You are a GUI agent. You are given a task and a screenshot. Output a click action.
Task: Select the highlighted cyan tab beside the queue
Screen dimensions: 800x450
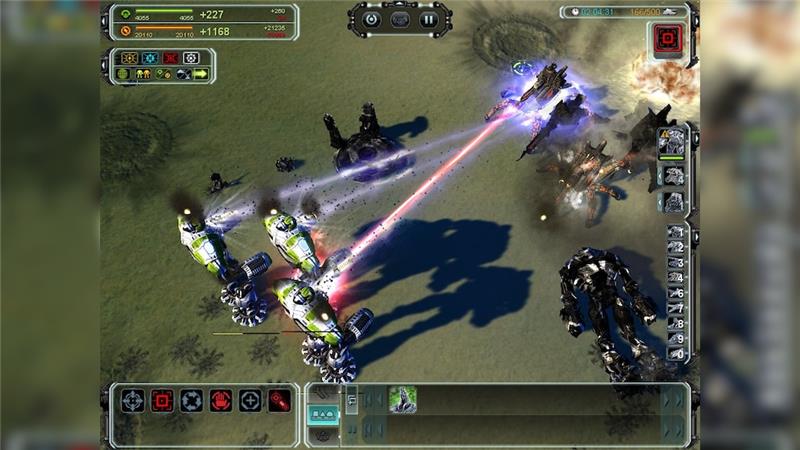click(x=323, y=413)
